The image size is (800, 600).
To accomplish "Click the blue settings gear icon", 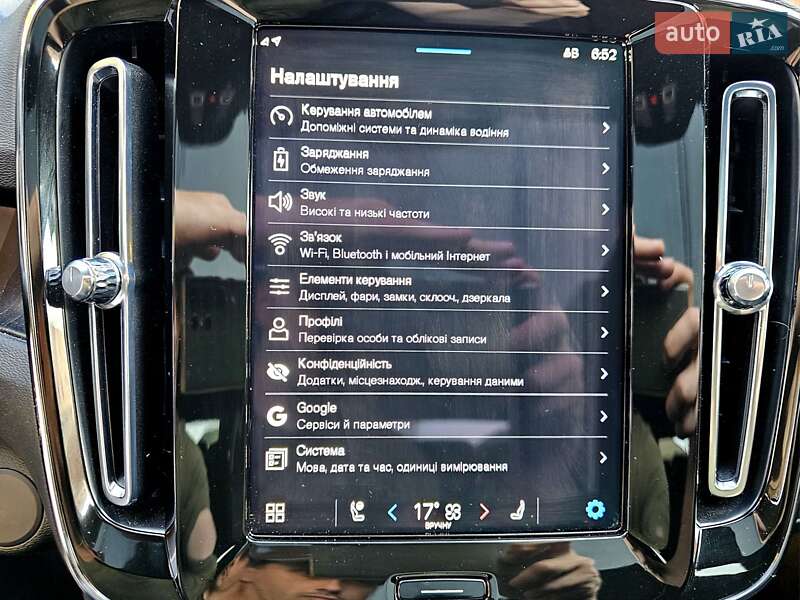I will coord(595,510).
